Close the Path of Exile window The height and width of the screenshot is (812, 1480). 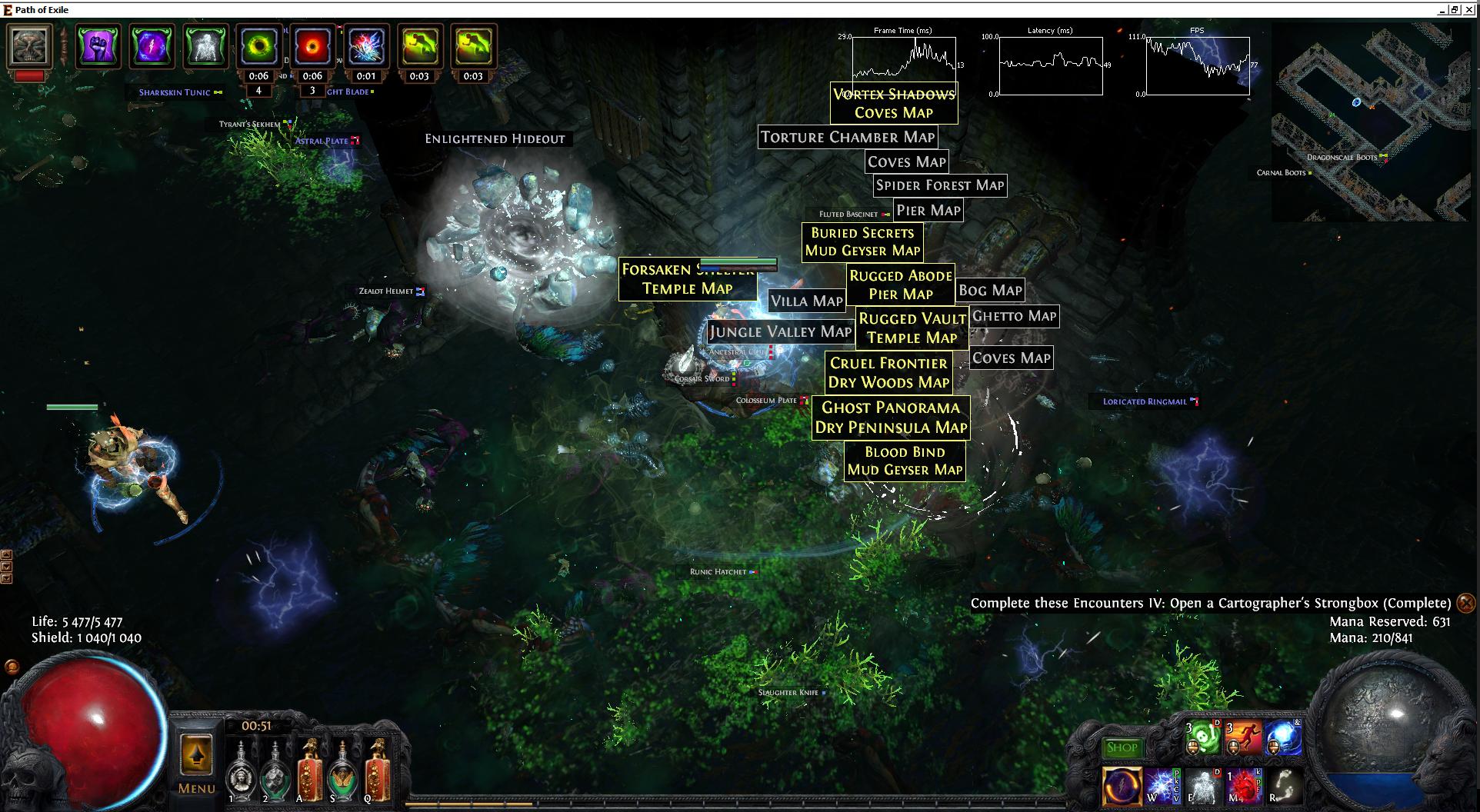click(x=1468, y=9)
